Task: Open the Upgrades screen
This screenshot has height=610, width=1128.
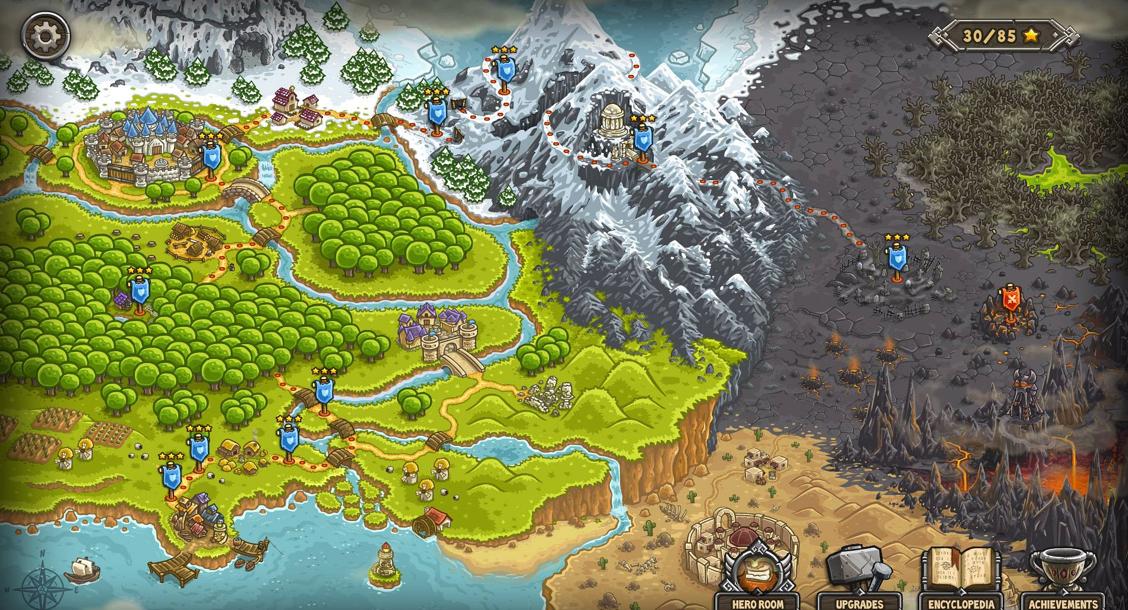Action: 858,577
